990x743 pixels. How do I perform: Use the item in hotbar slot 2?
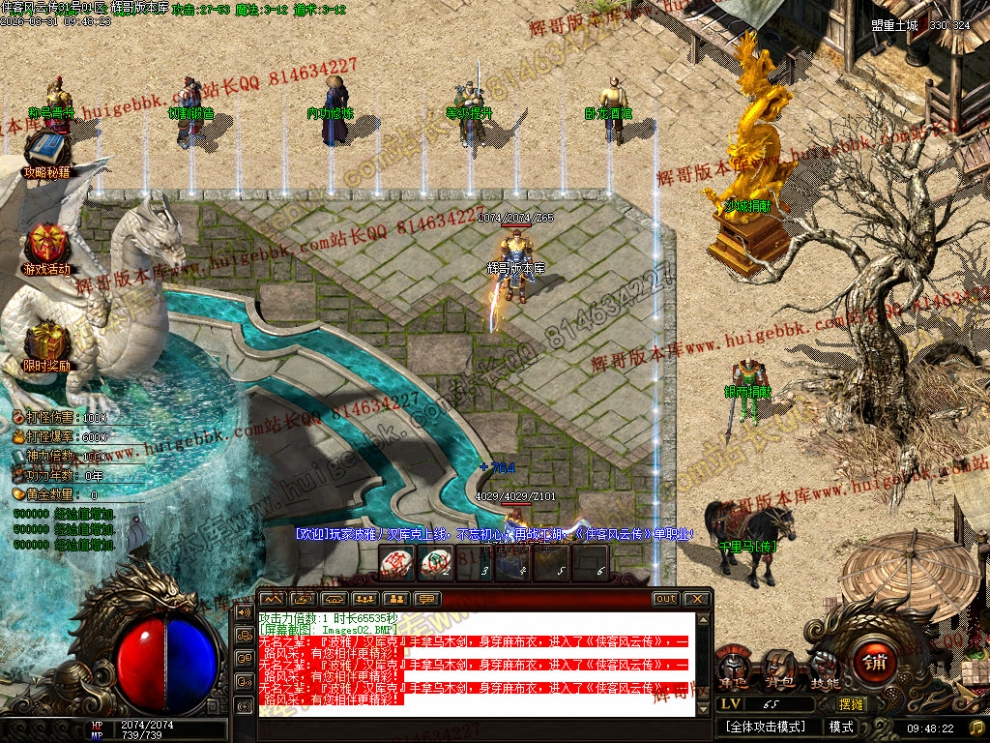coord(435,563)
